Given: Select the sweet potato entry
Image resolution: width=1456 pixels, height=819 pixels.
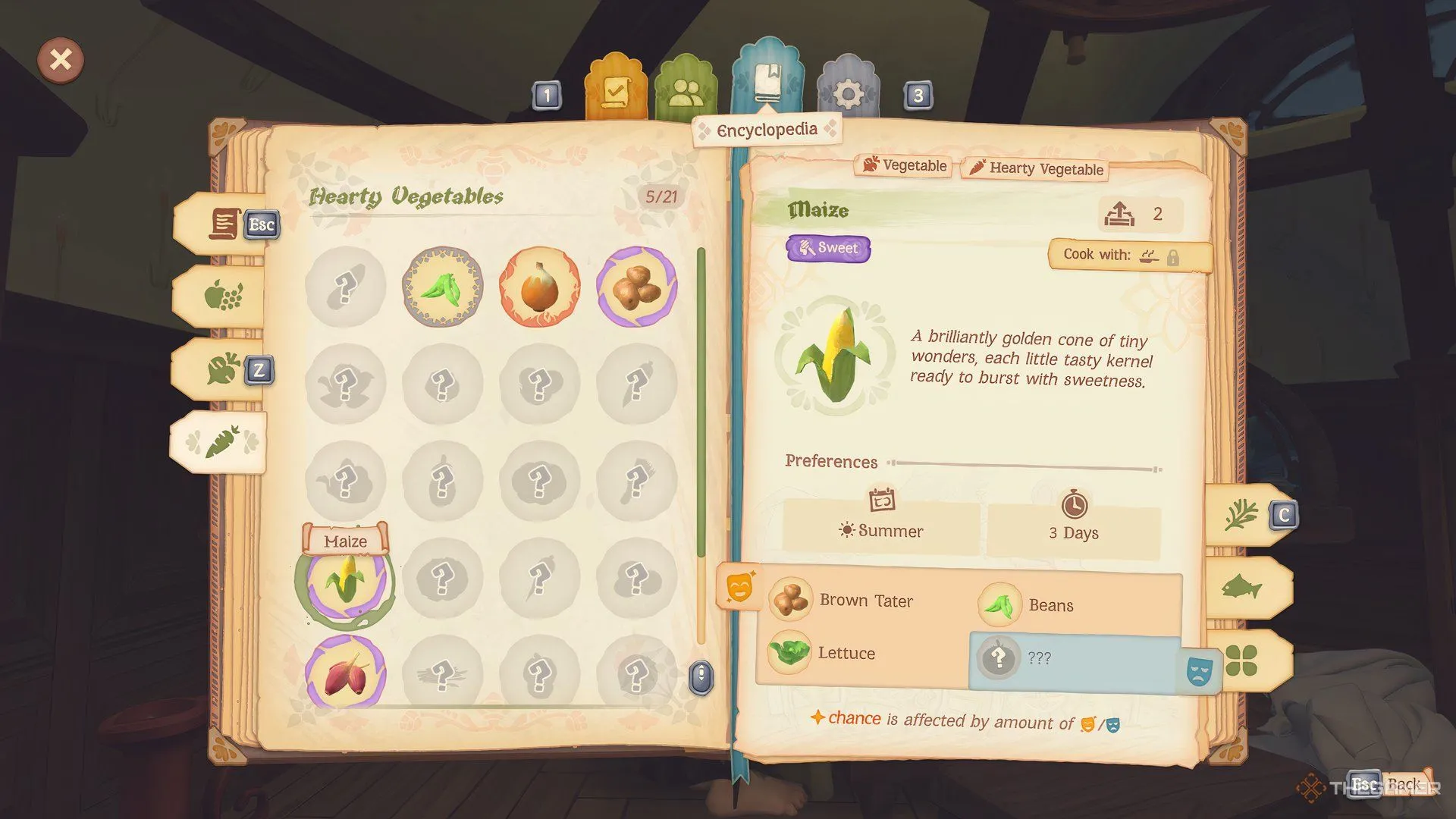Looking at the screenshot, I should tap(346, 673).
